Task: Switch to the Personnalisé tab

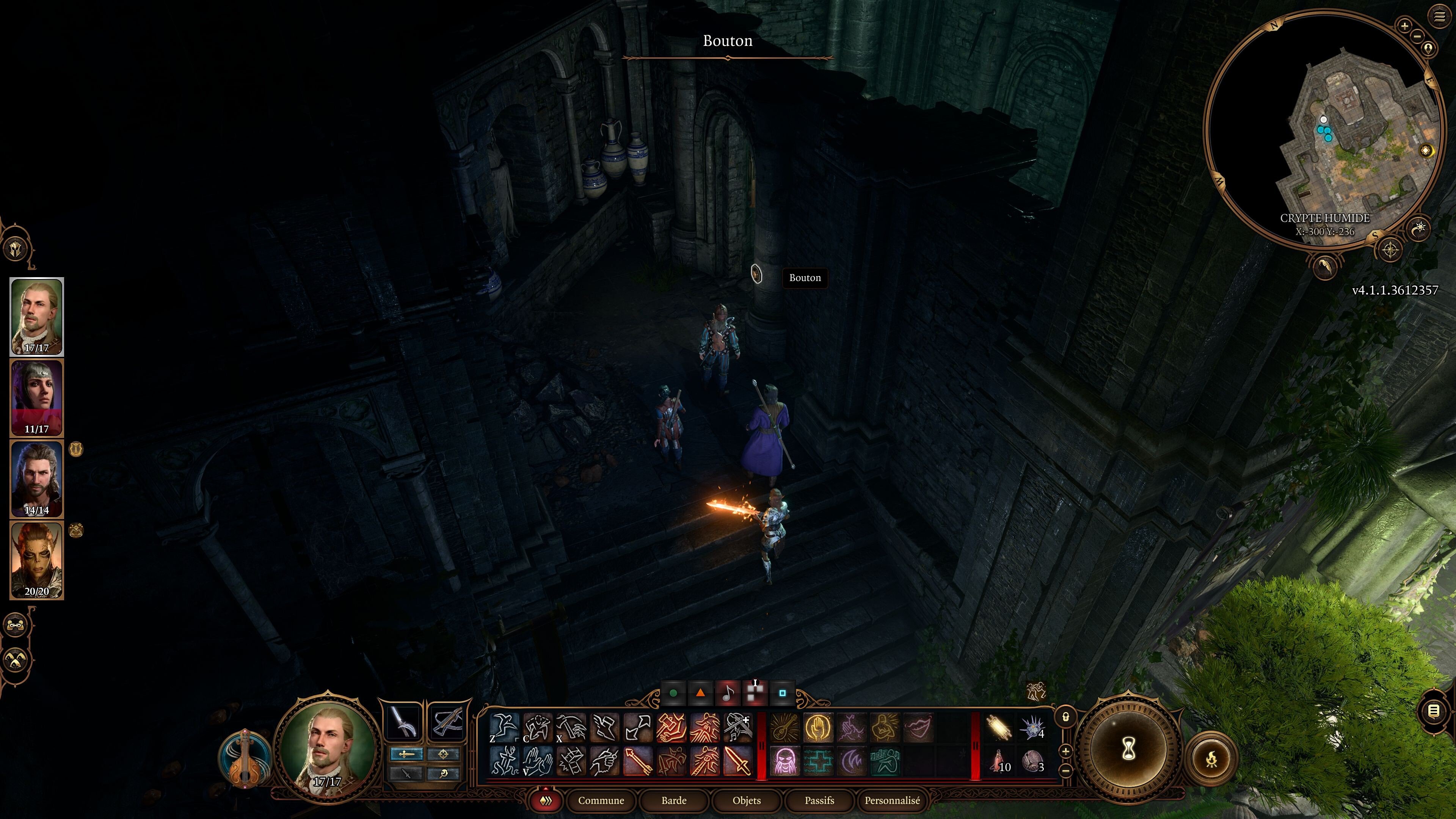Action: [892, 800]
